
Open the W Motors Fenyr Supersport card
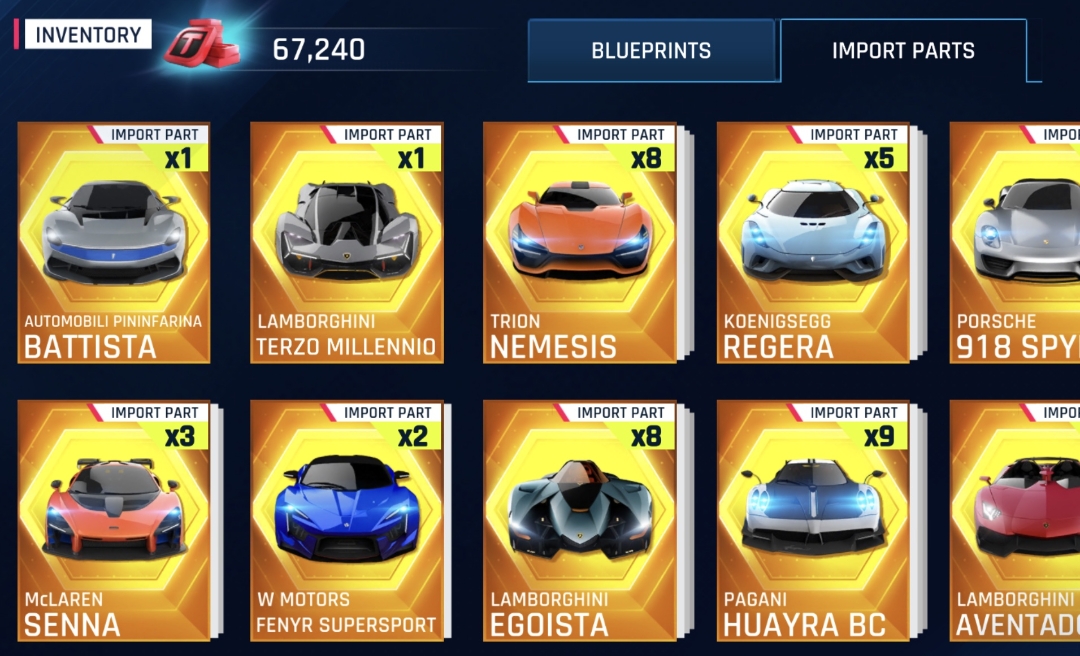coord(347,520)
